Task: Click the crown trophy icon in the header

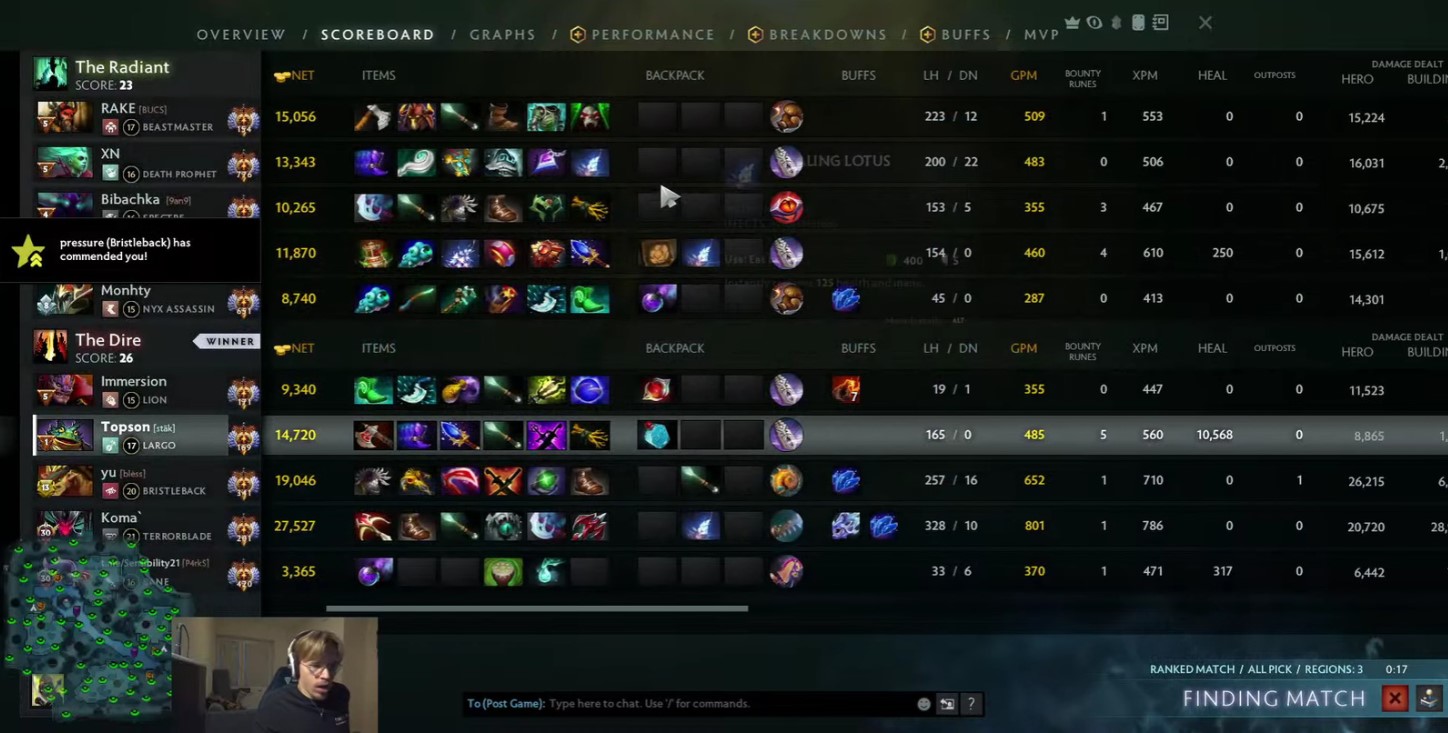Action: (1072, 22)
